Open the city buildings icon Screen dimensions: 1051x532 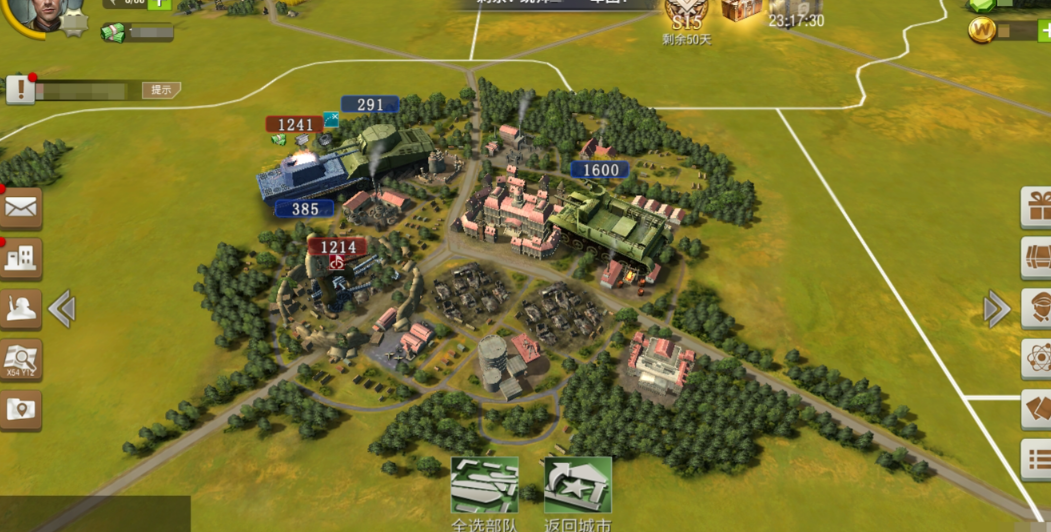pyautogui.click(x=21, y=259)
